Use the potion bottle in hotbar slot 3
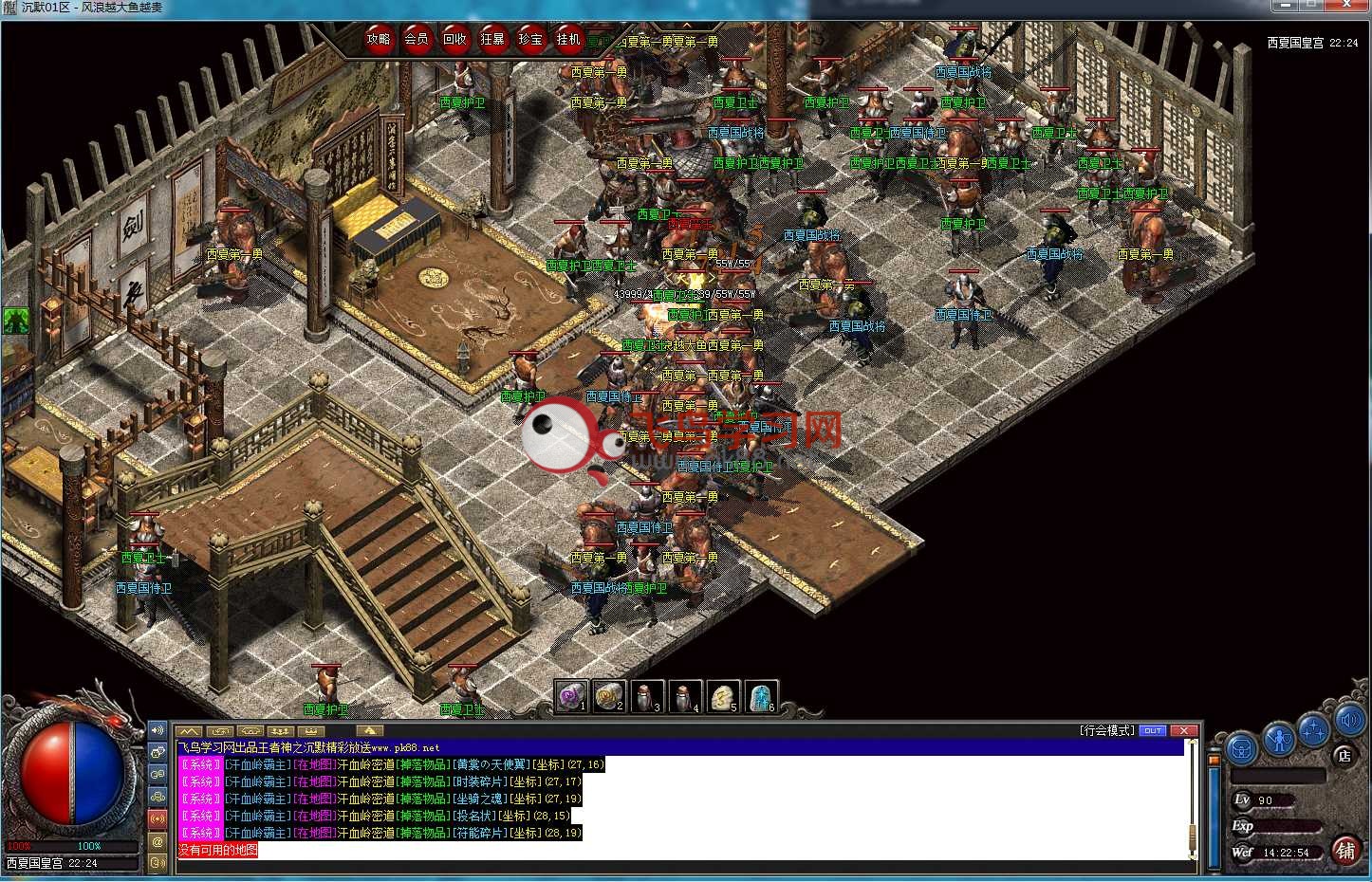The image size is (1372, 882). pyautogui.click(x=647, y=697)
